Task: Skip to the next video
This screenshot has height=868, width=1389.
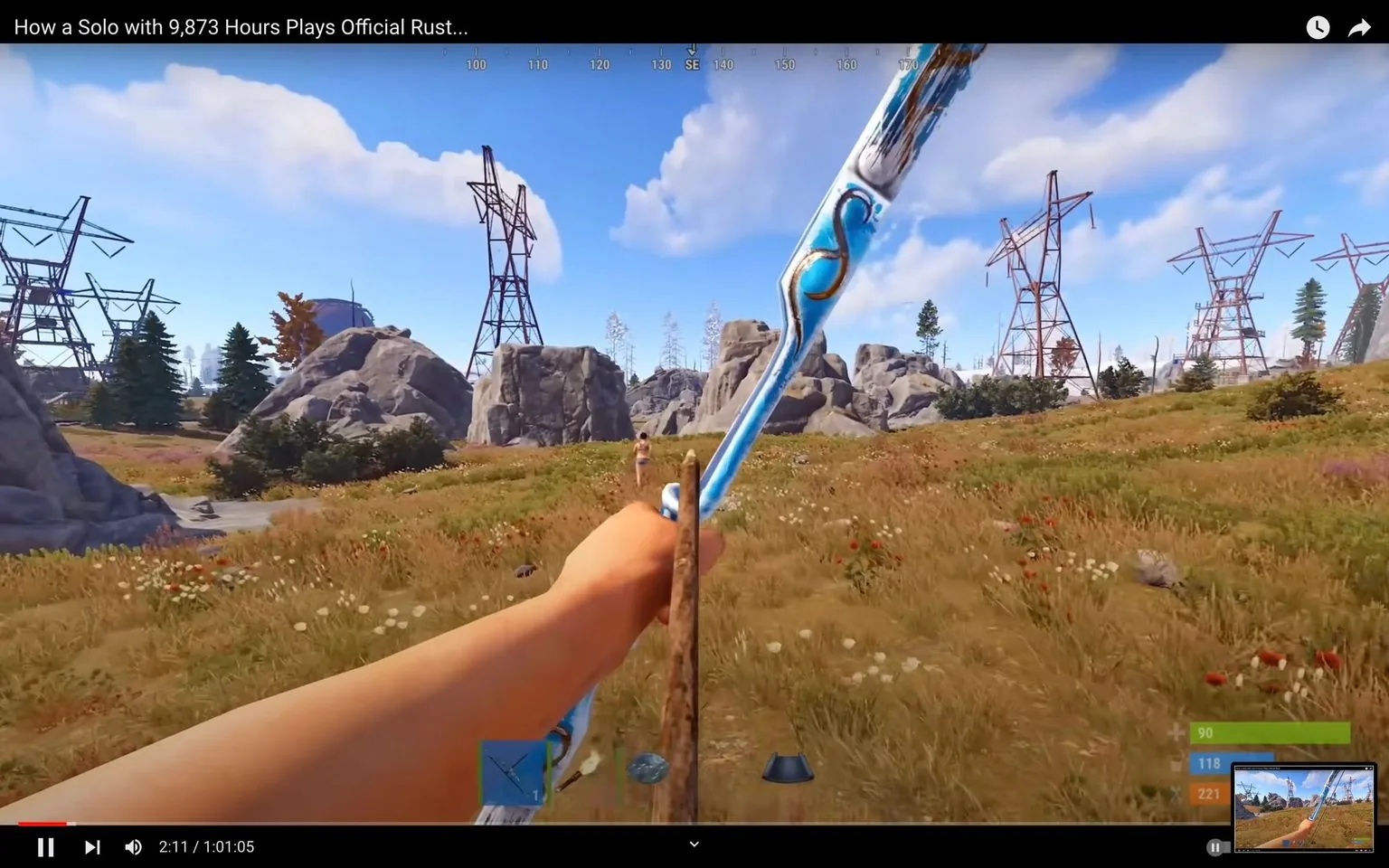Action: (x=91, y=846)
